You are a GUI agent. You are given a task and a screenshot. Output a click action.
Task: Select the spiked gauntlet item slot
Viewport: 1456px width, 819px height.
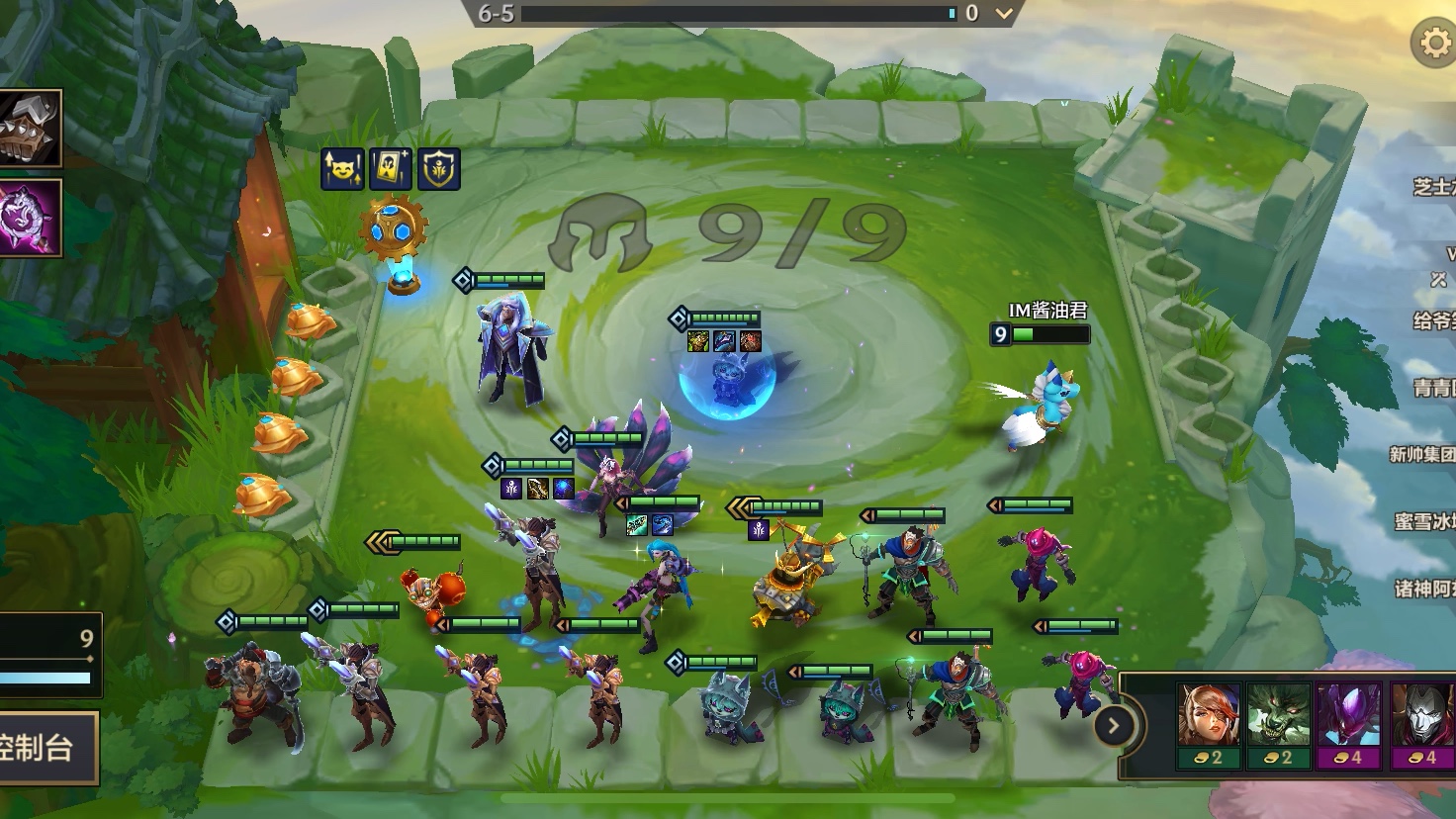pos(29,128)
